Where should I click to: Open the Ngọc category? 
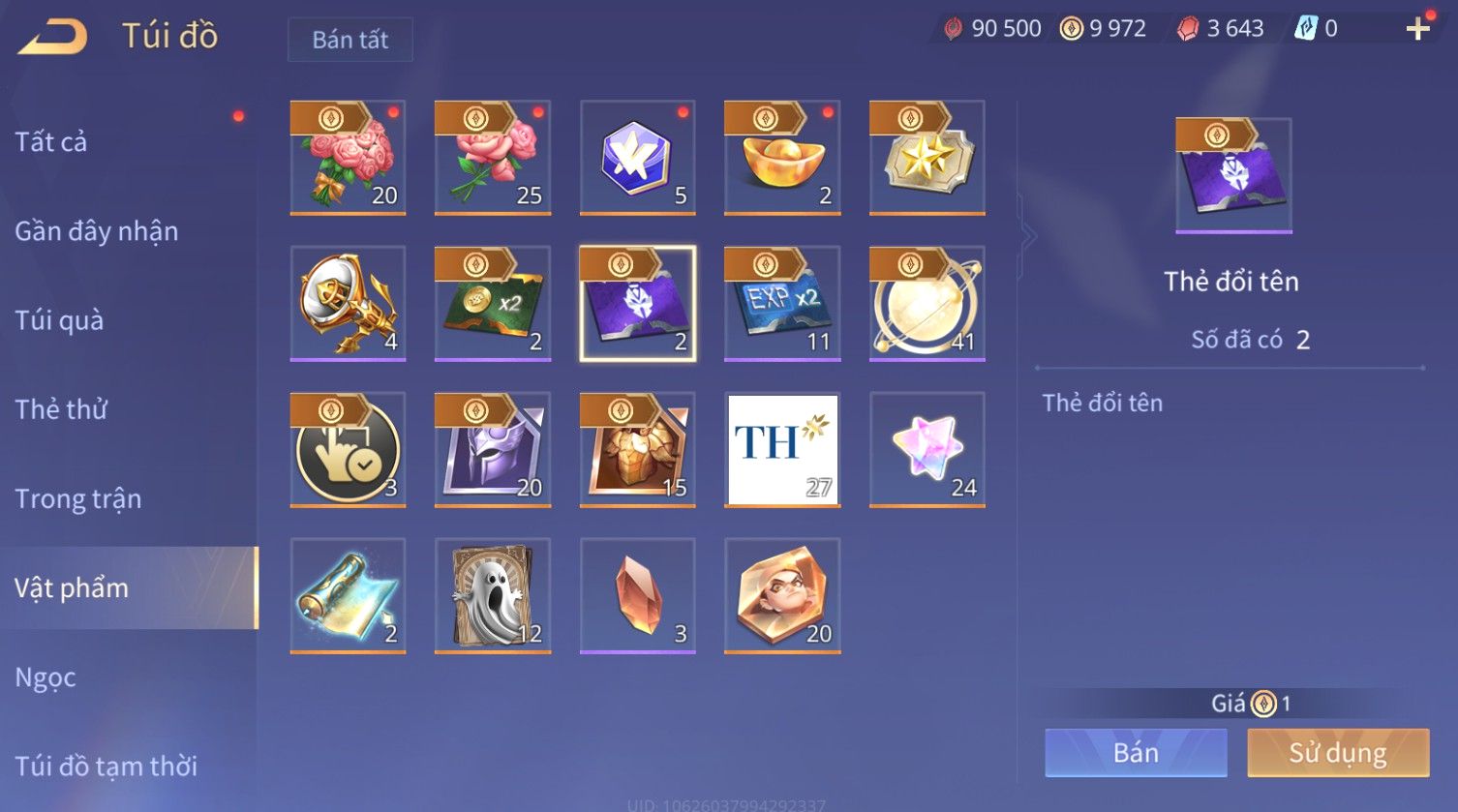pos(46,677)
